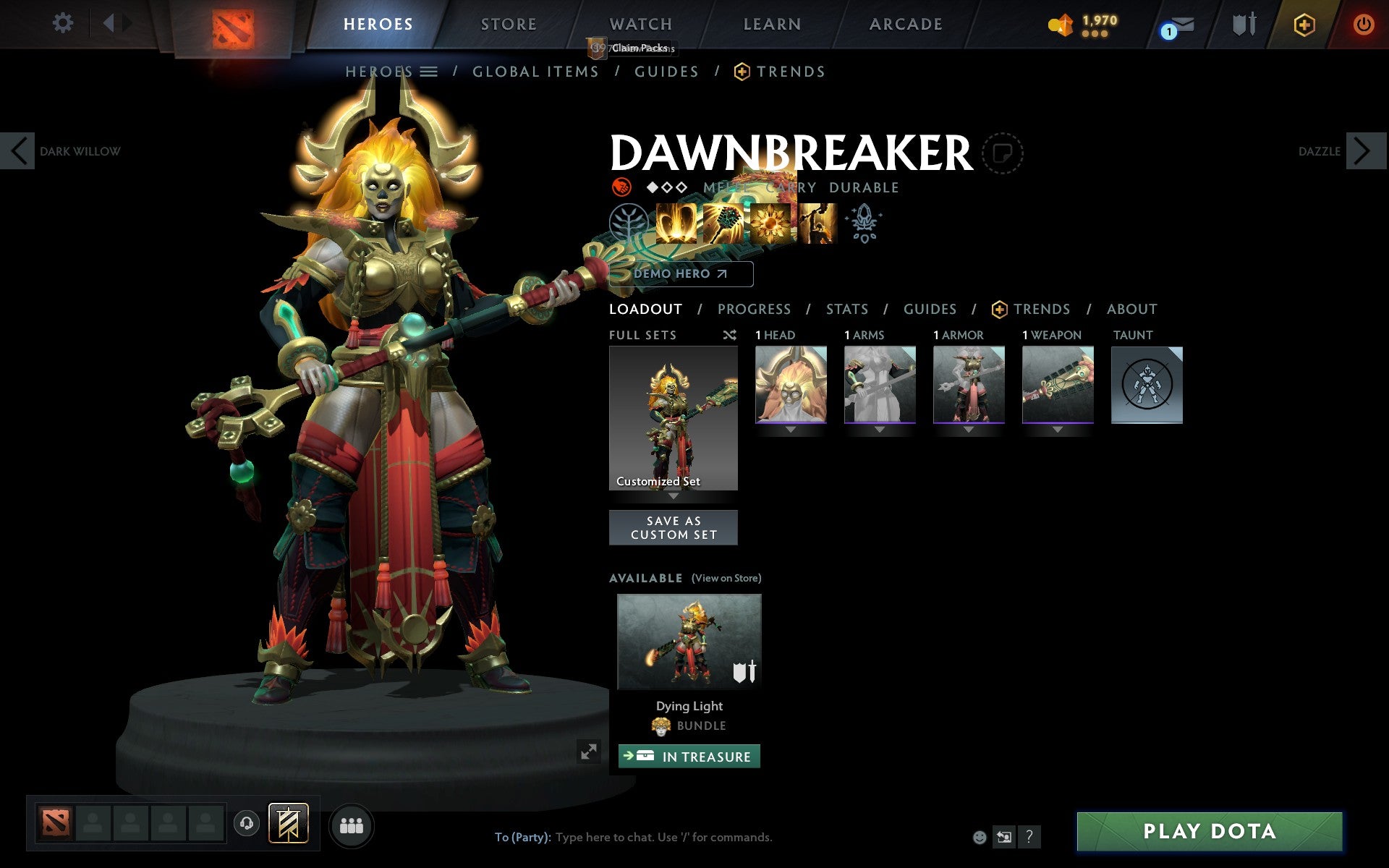
Task: Click the View on Store link
Action: coord(726,578)
